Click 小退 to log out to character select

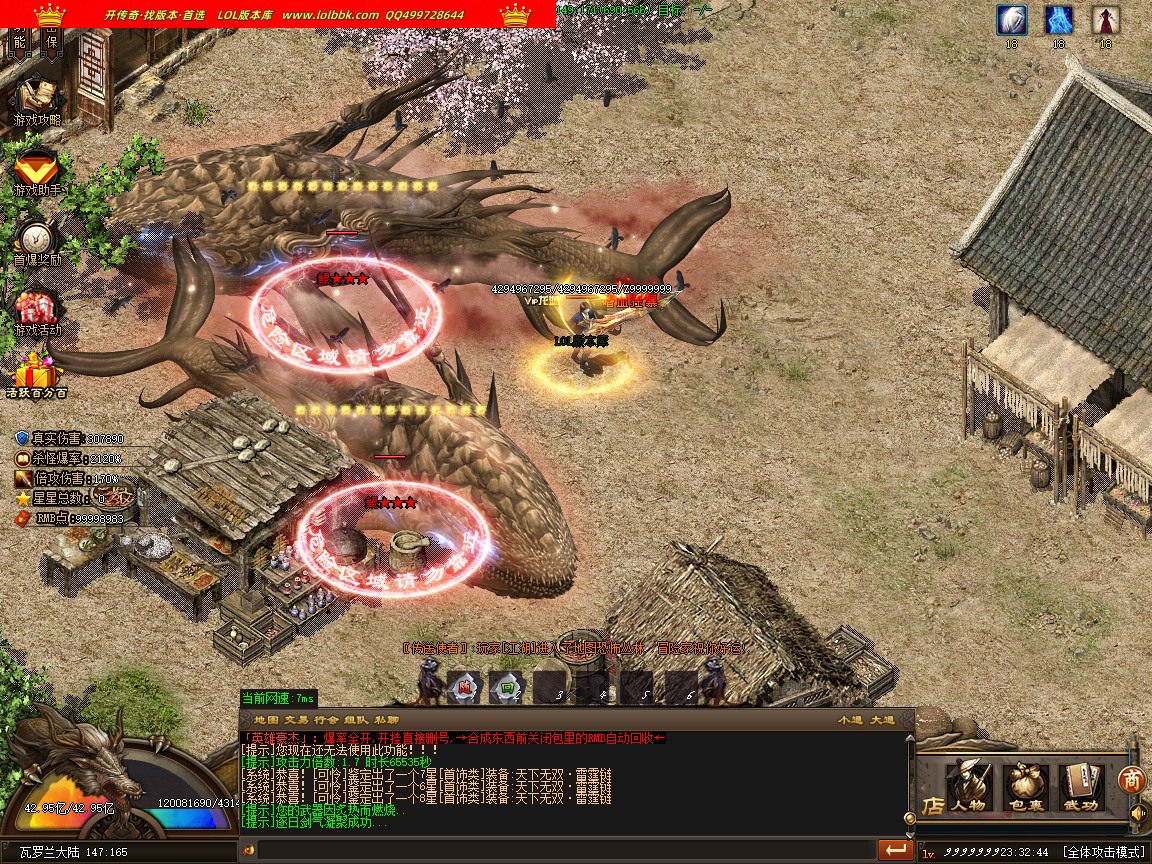850,720
